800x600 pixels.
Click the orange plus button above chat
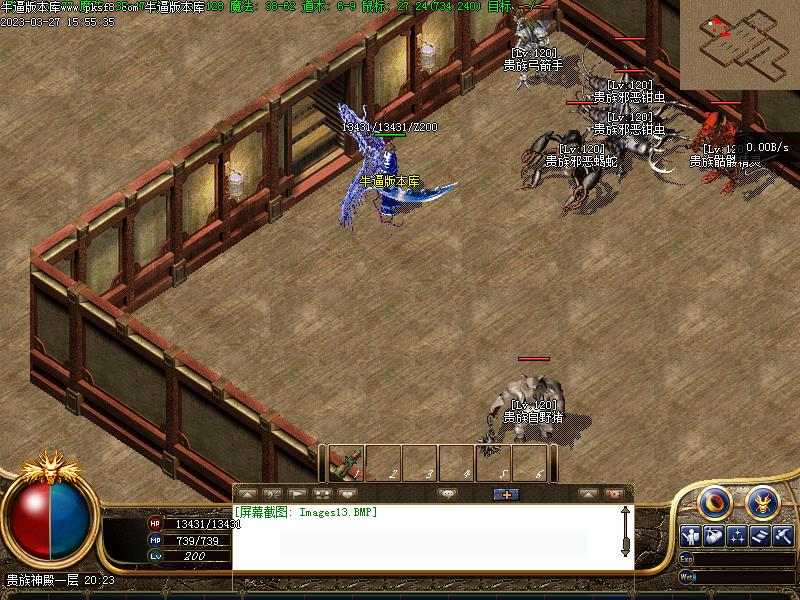click(x=506, y=494)
